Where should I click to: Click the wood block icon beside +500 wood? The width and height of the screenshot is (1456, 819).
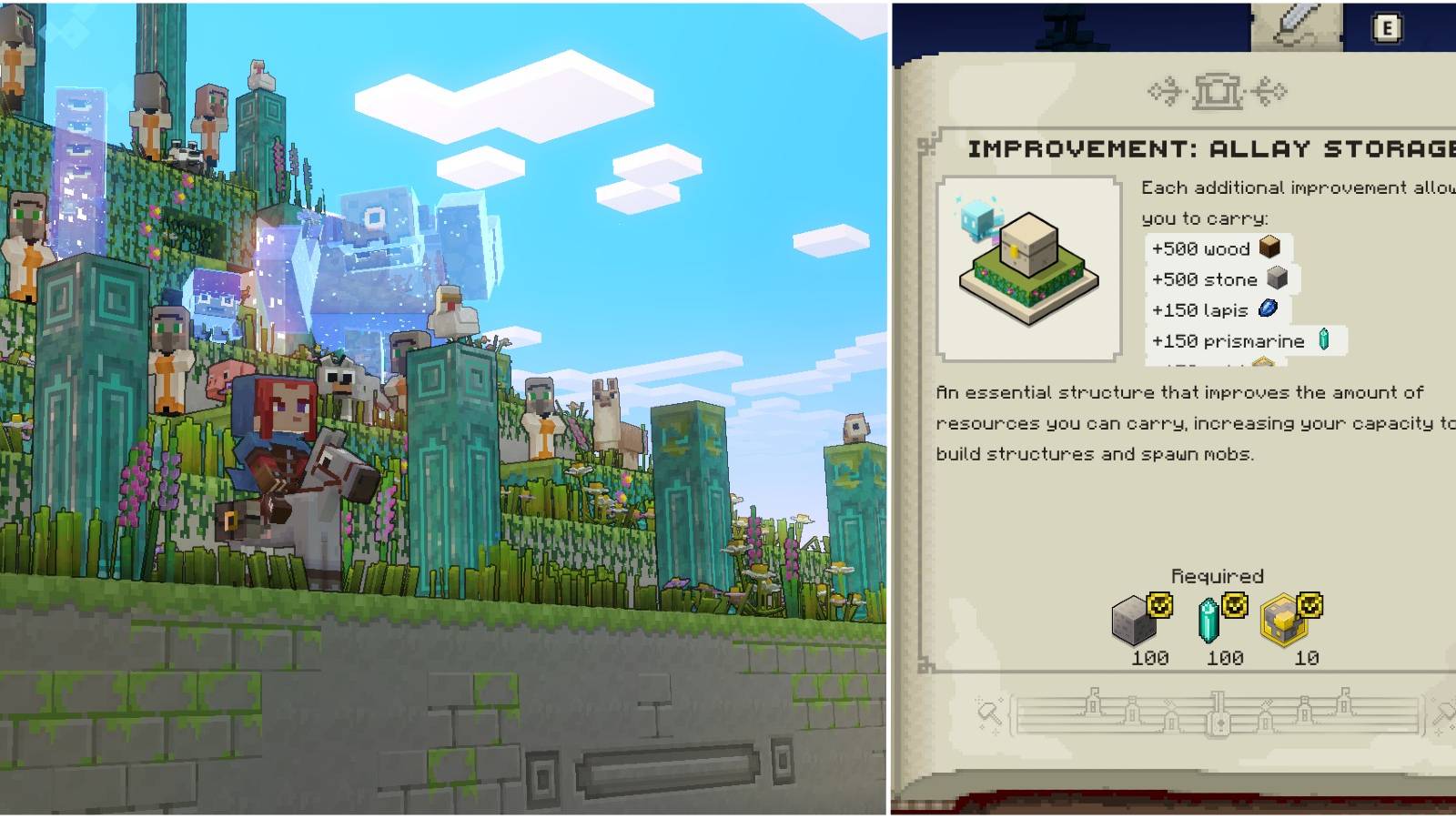point(1271,248)
